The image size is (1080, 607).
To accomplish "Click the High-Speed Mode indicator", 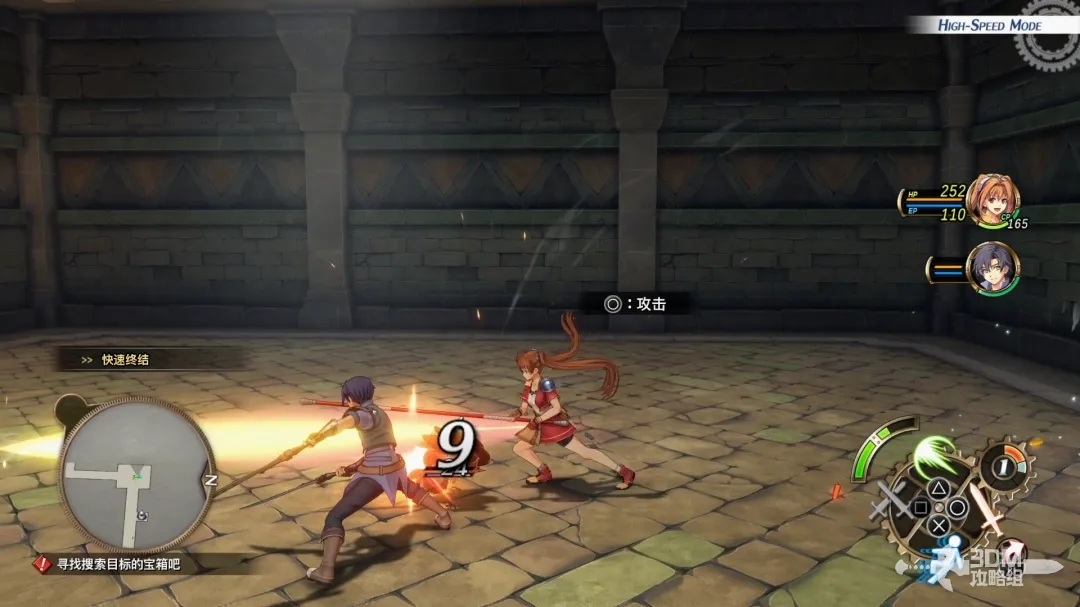I will tap(989, 25).
